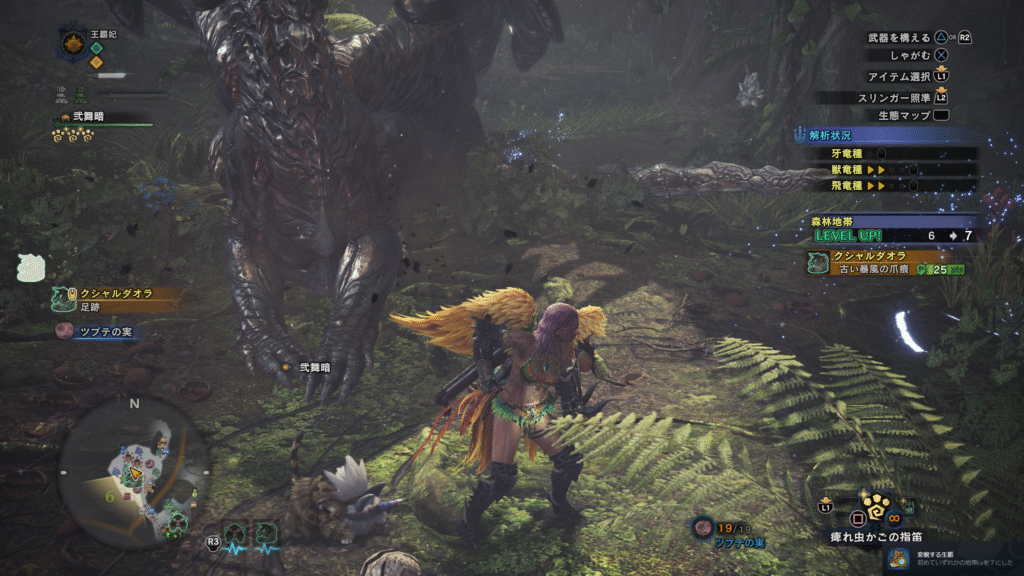
Task: Click the Palico status icons by the heartbeat
Action: click(251, 535)
